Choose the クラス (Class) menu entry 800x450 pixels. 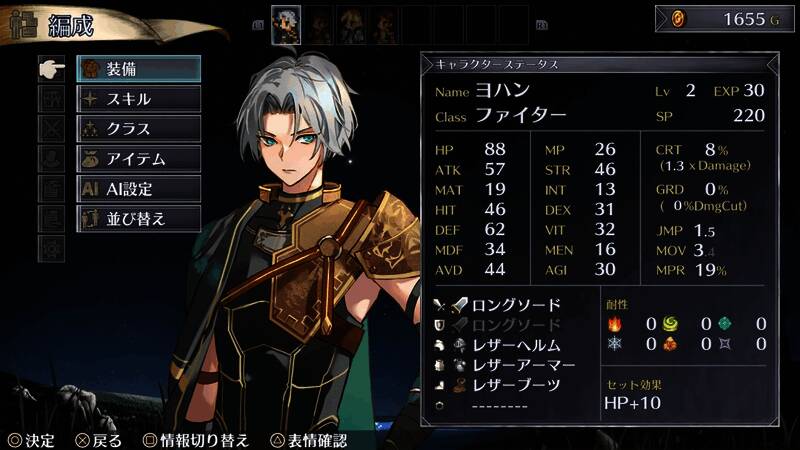pos(139,129)
